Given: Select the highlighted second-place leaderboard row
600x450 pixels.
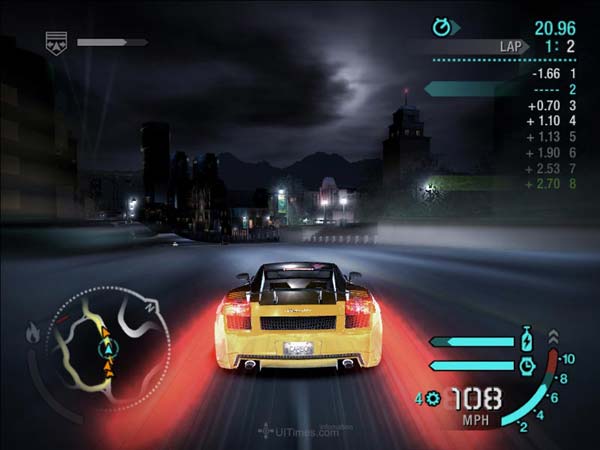Looking at the screenshot, I should tap(500, 89).
